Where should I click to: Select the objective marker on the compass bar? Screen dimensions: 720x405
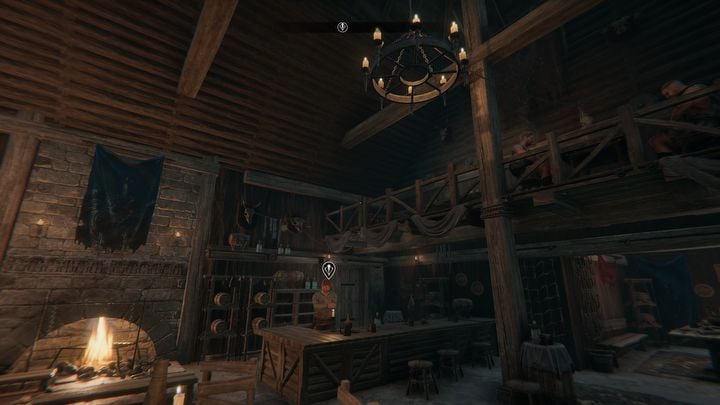342,27
